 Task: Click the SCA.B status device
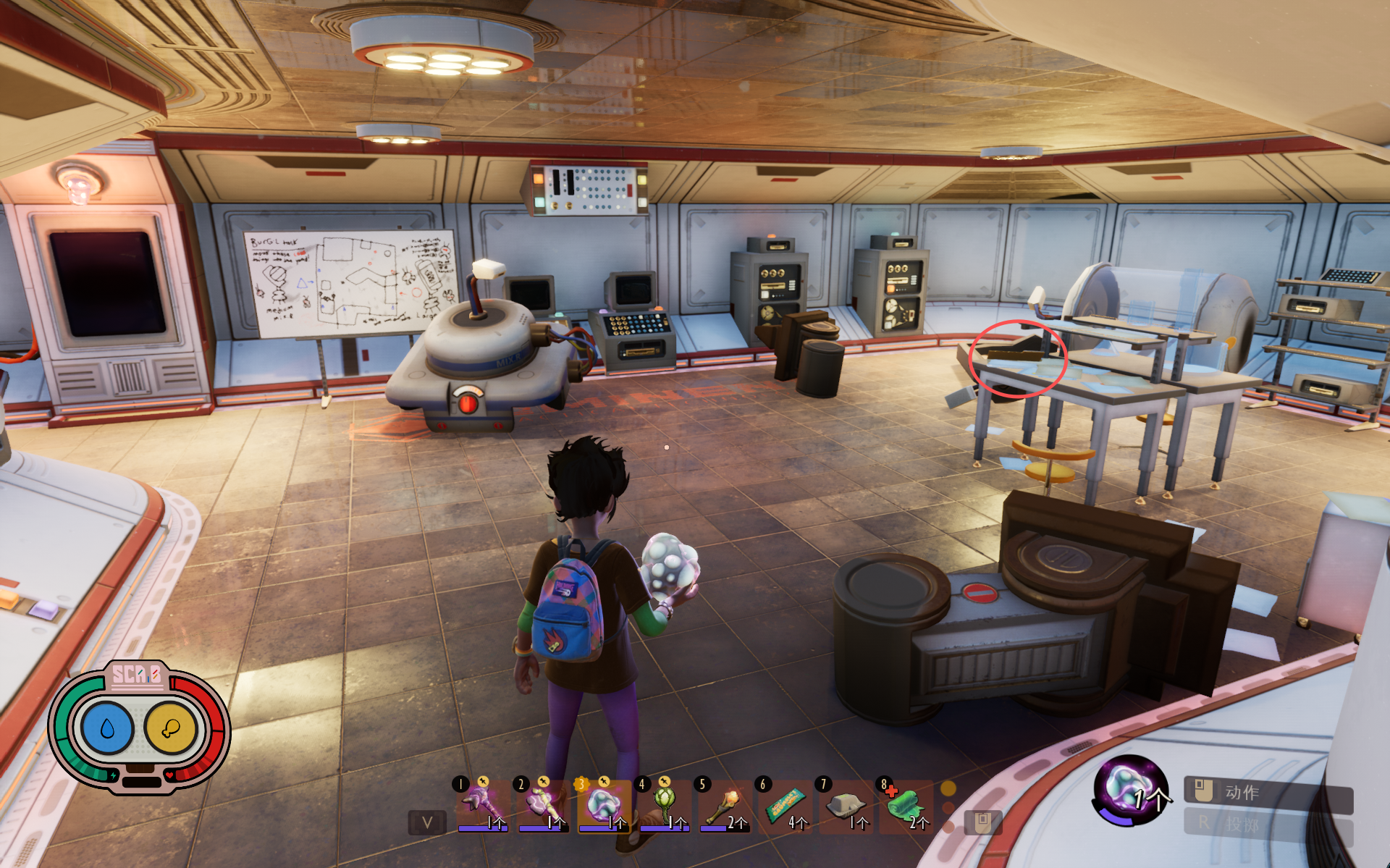tap(139, 726)
